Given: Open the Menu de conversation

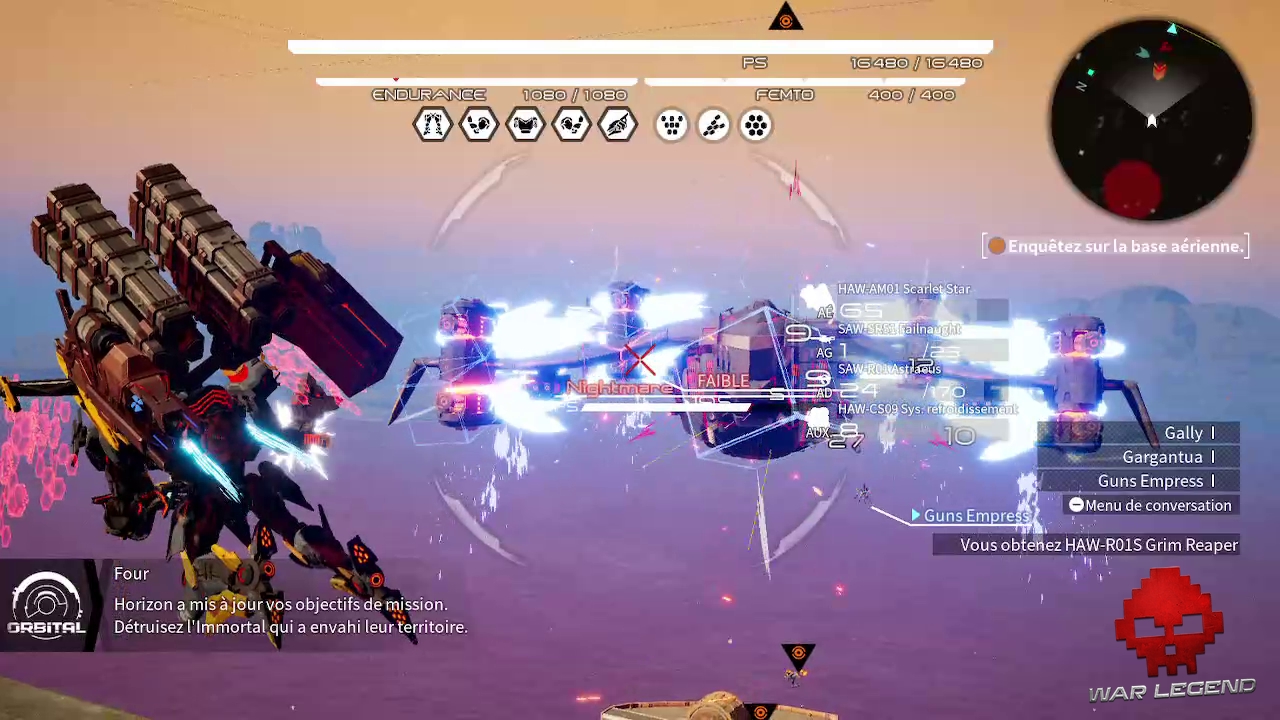Looking at the screenshot, I should coord(1150,505).
